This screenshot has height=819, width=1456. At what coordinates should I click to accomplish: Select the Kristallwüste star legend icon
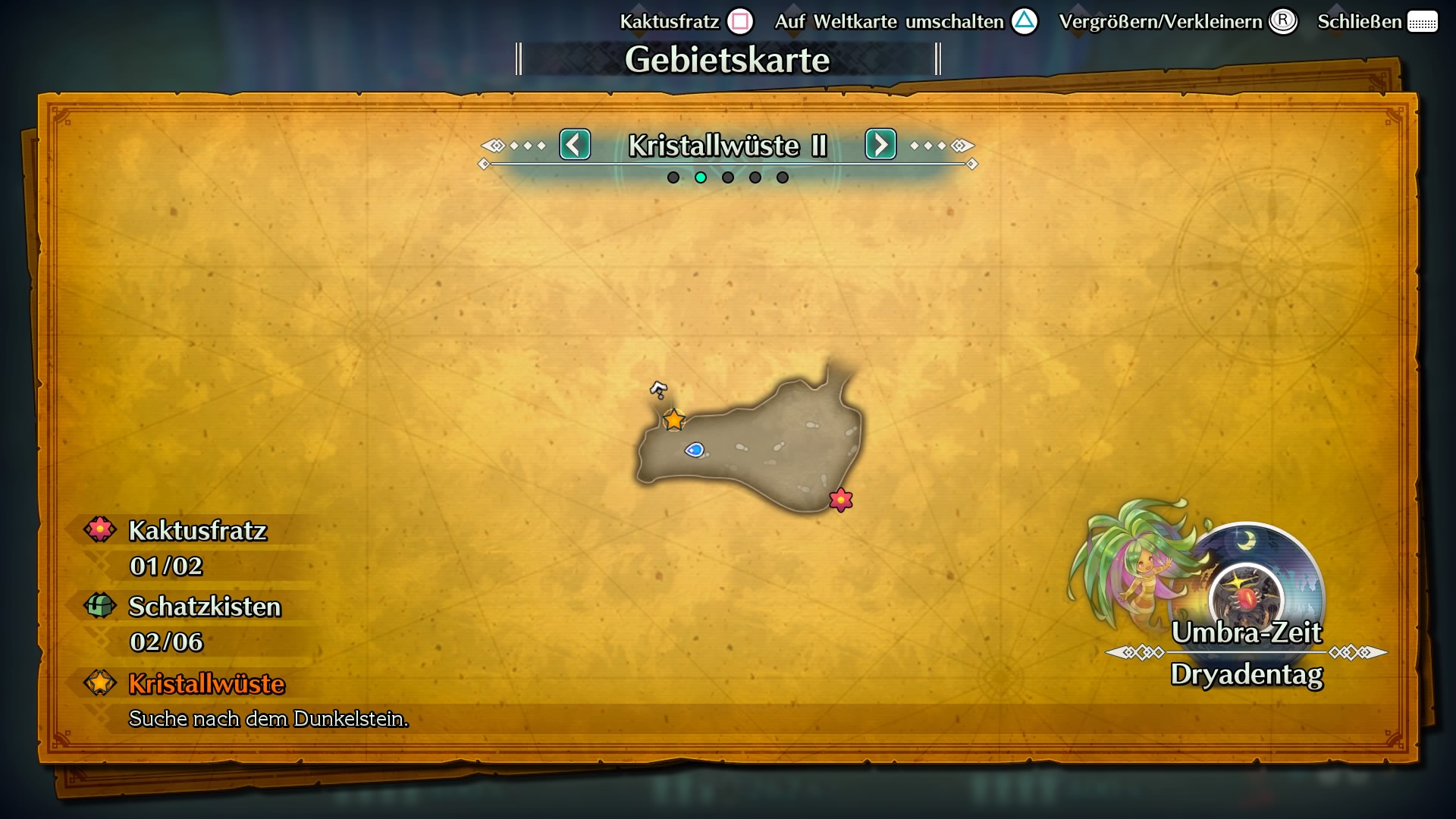99,683
